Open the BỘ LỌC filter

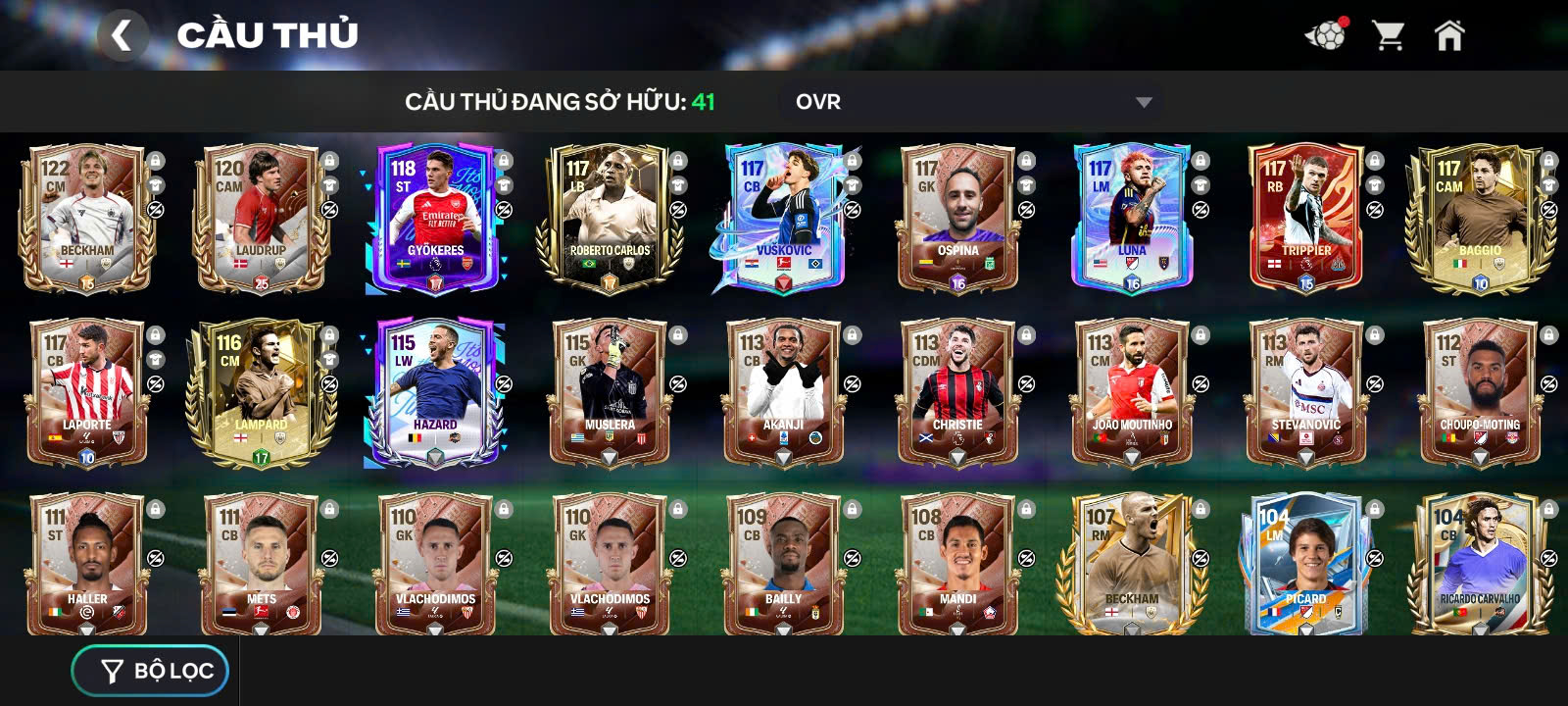pos(151,671)
